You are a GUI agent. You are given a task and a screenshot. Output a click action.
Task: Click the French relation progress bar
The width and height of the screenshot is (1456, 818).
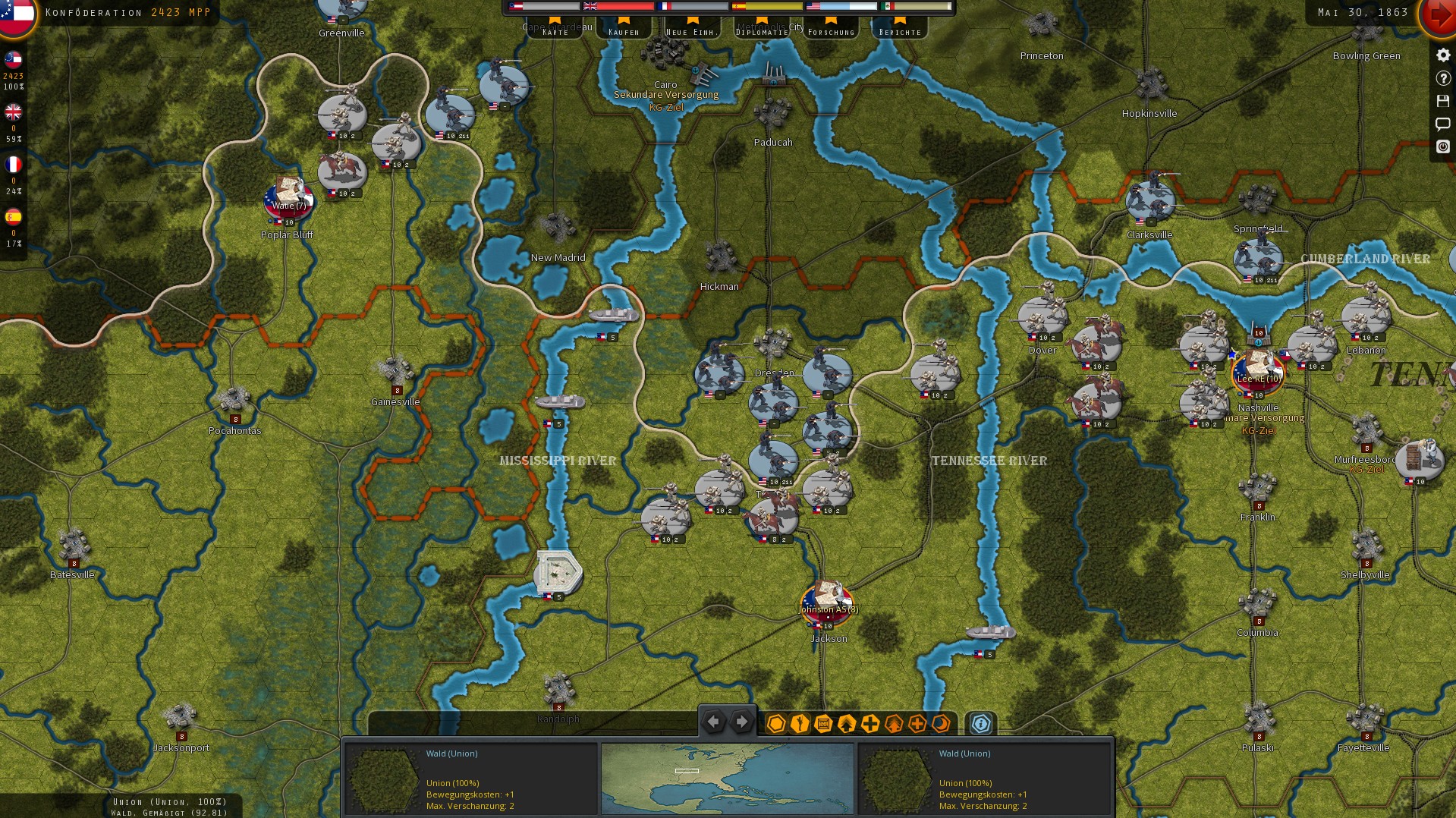694,6
